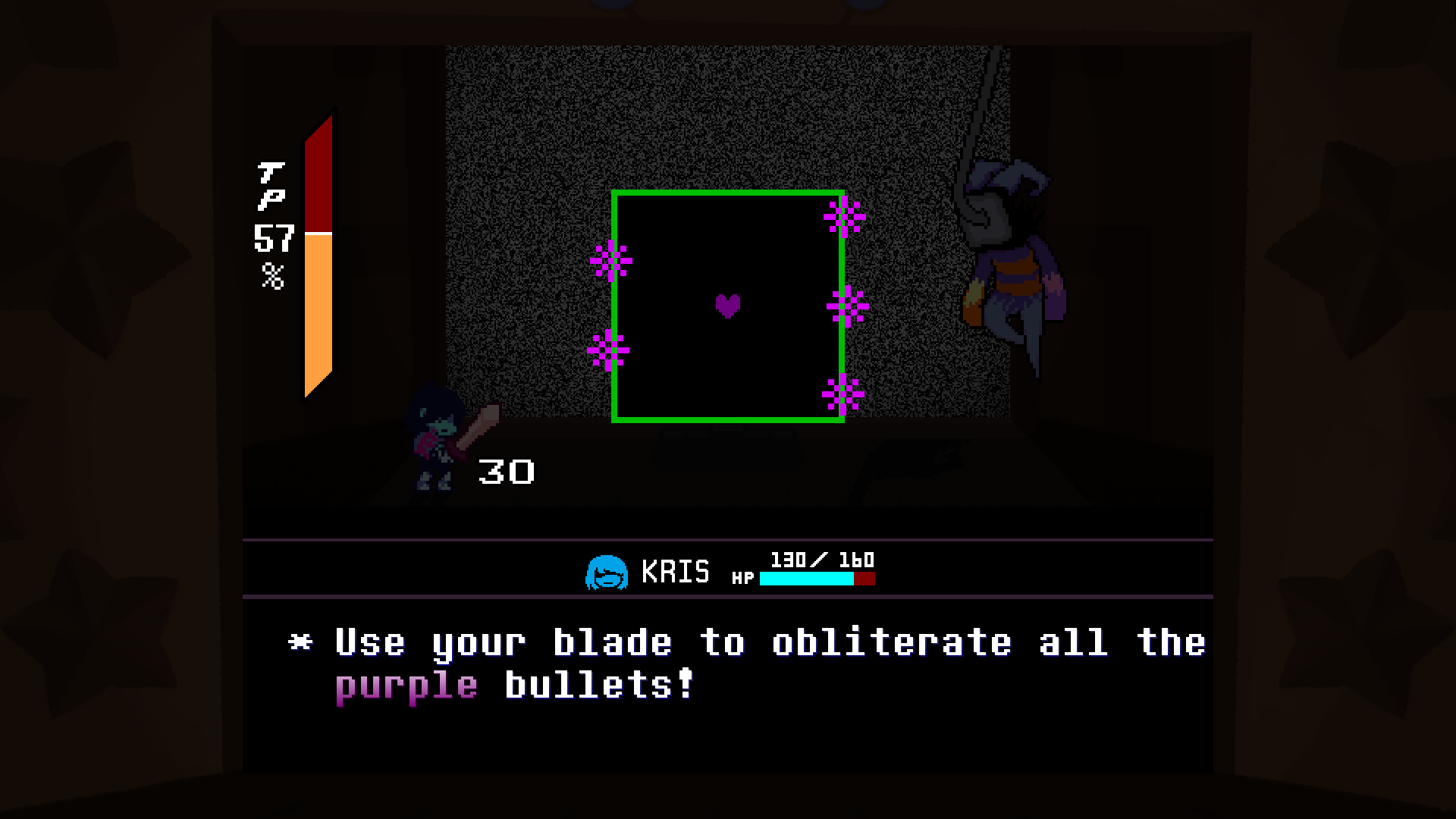Enable the green bullet board border

tap(728, 193)
